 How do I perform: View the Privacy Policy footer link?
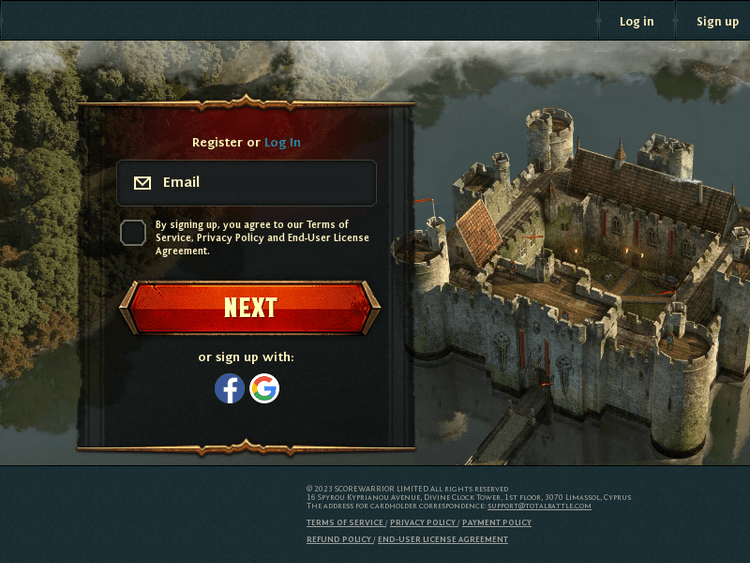[423, 523]
